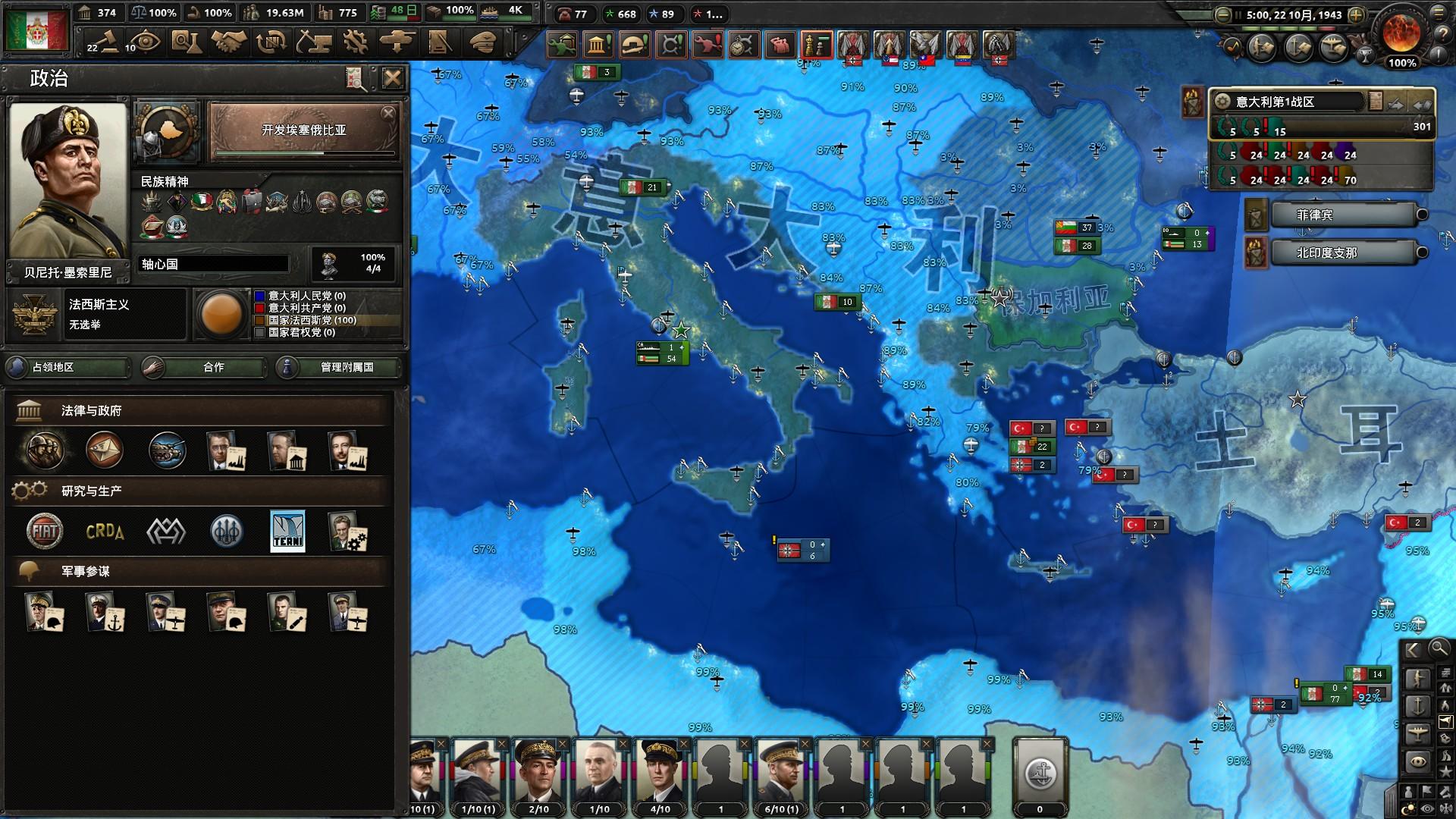Image resolution: width=1456 pixels, height=819 pixels.
Task: Open the flag country overview
Action: coord(36,30)
